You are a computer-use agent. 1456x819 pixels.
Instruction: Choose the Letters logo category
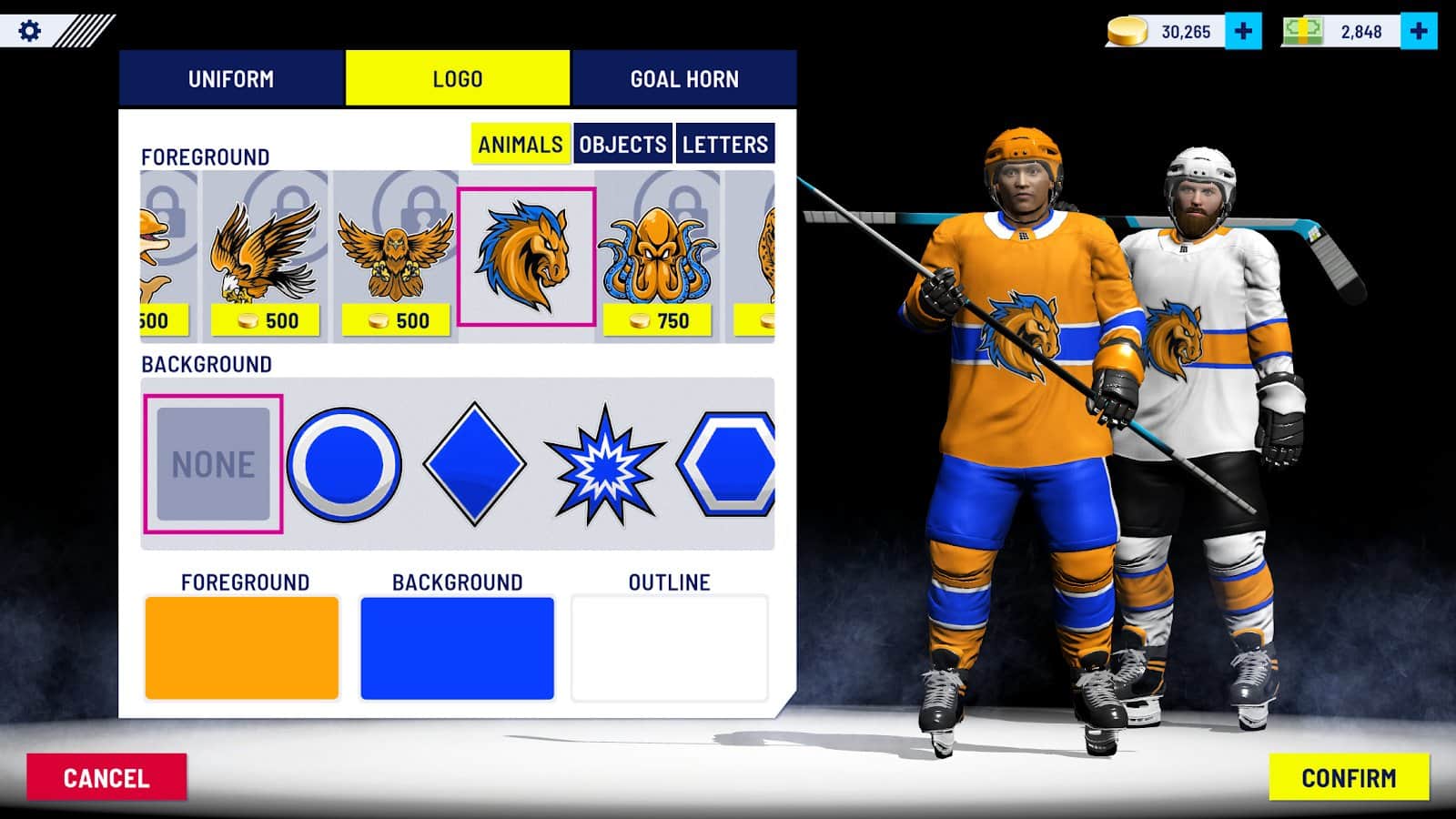(x=725, y=144)
